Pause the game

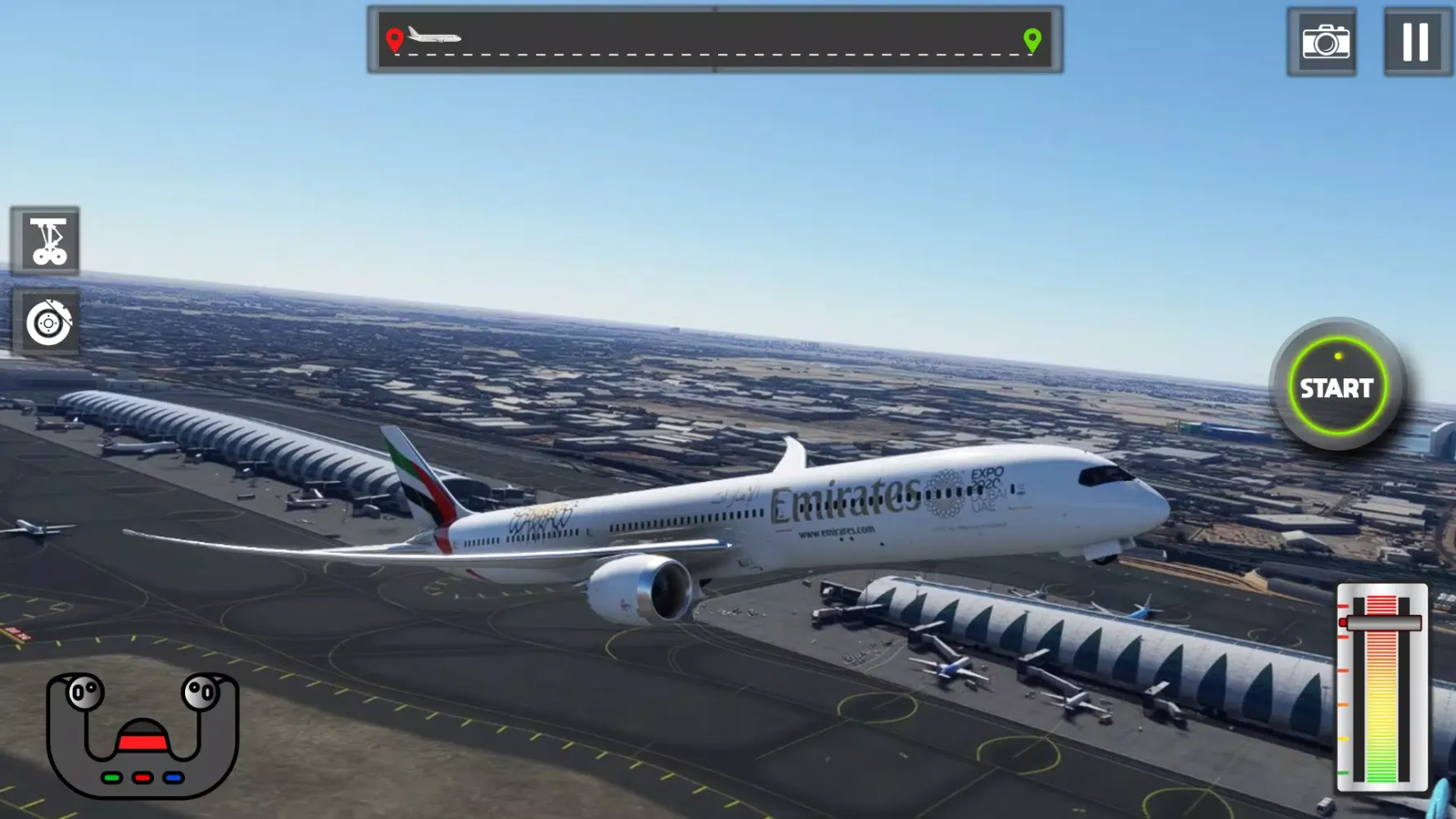coord(1416,42)
